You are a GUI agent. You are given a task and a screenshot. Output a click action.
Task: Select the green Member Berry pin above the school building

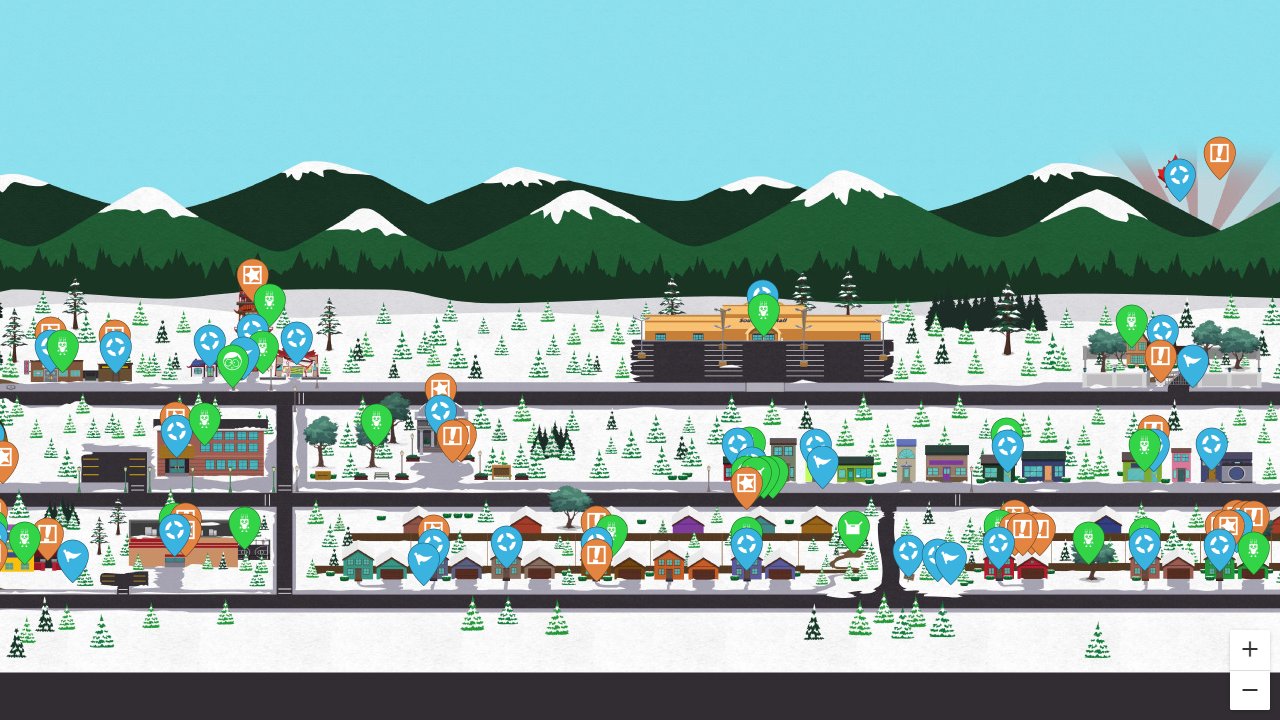click(x=205, y=420)
